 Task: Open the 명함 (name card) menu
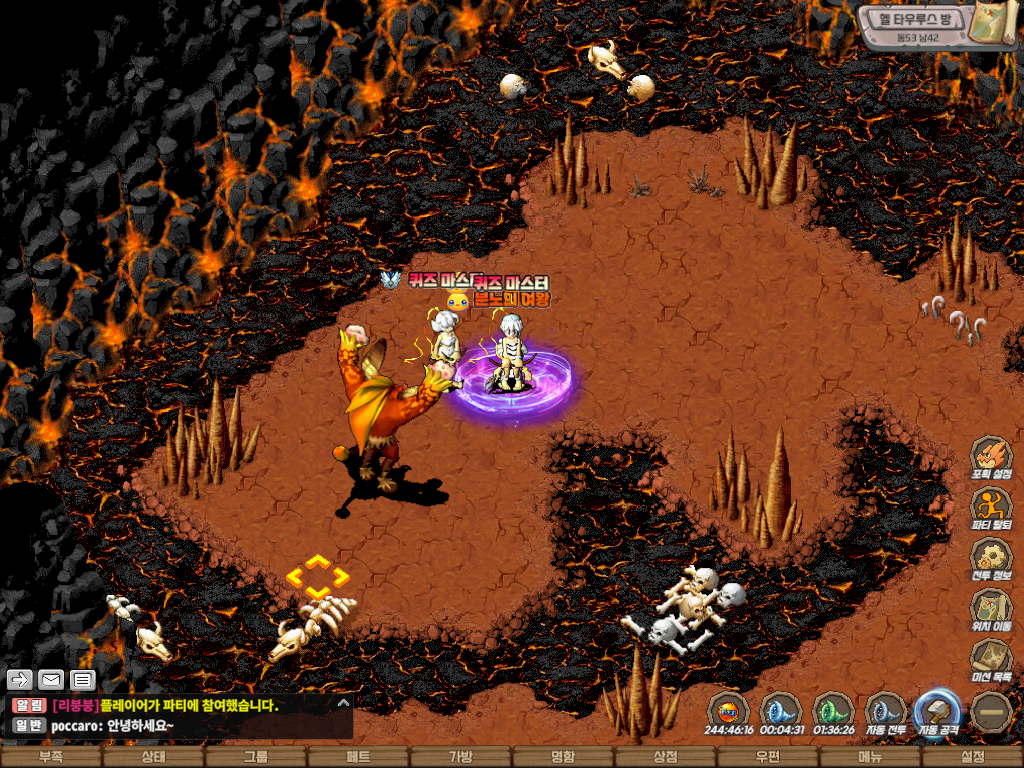pyautogui.click(x=563, y=757)
